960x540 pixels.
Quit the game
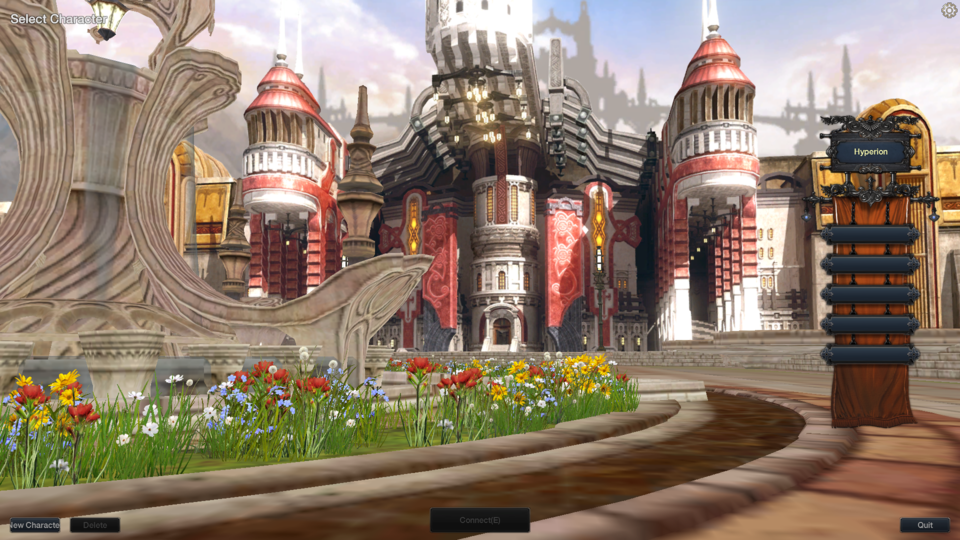[x=924, y=525]
